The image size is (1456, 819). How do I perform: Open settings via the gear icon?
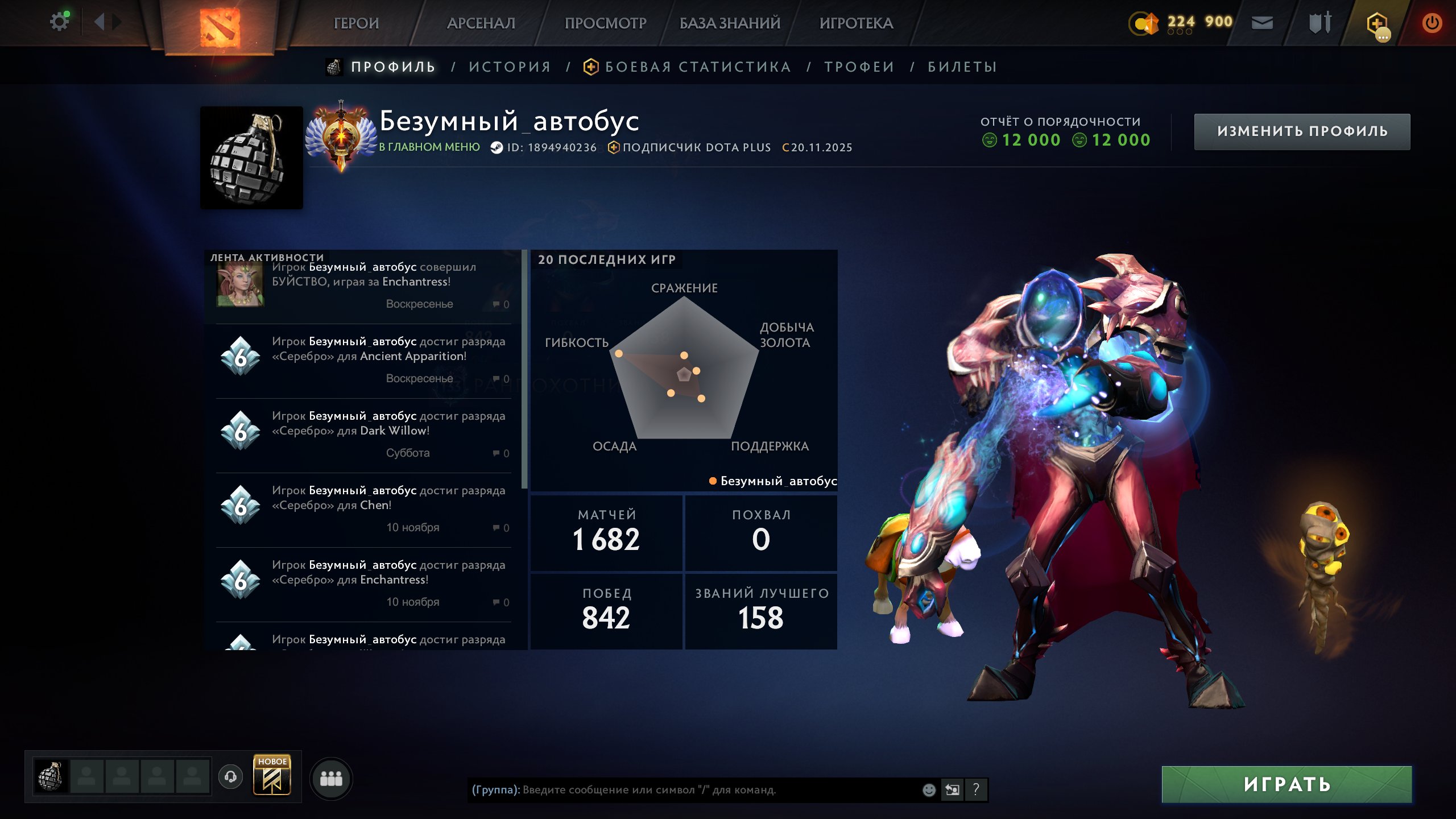point(59,20)
